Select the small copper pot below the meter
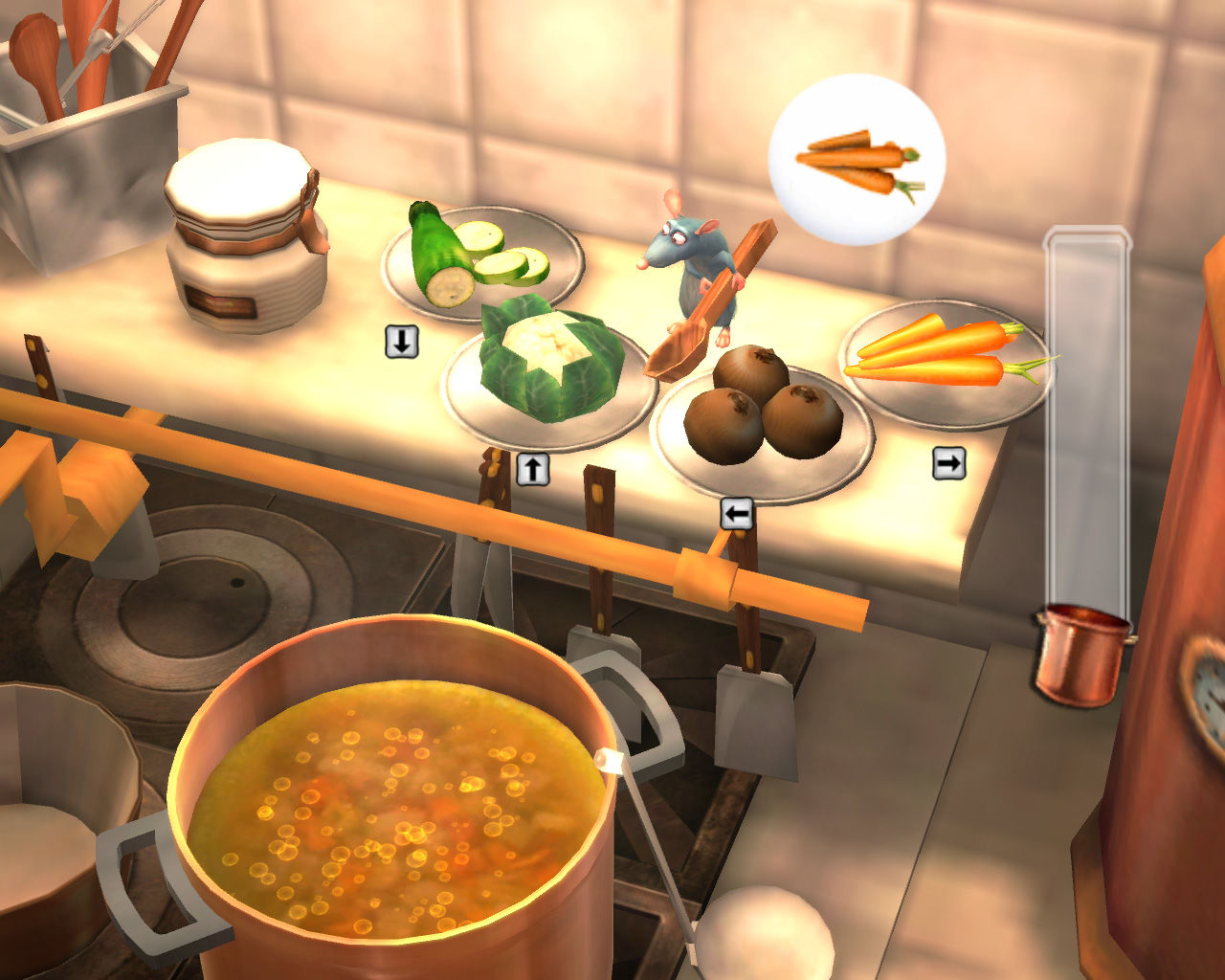This screenshot has height=980, width=1225. (1080, 656)
